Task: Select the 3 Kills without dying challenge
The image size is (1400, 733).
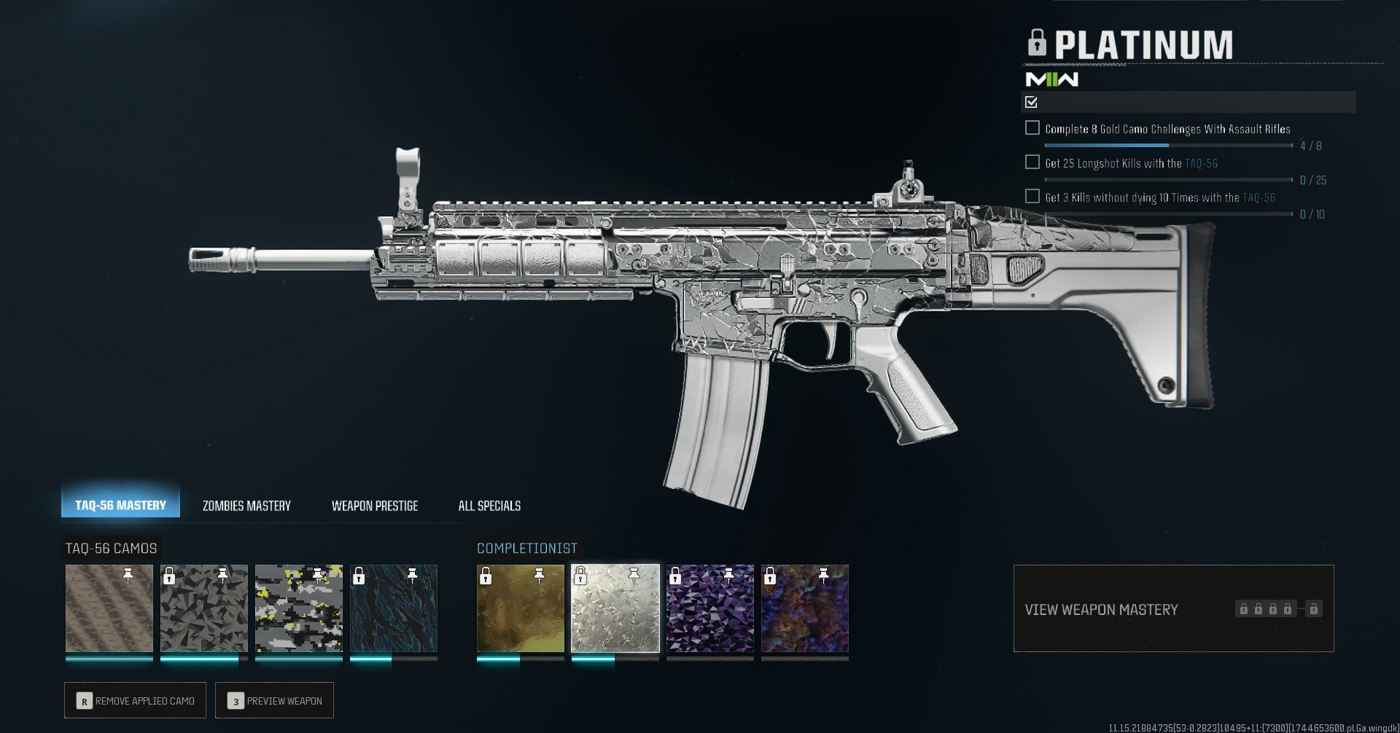Action: tap(1159, 197)
